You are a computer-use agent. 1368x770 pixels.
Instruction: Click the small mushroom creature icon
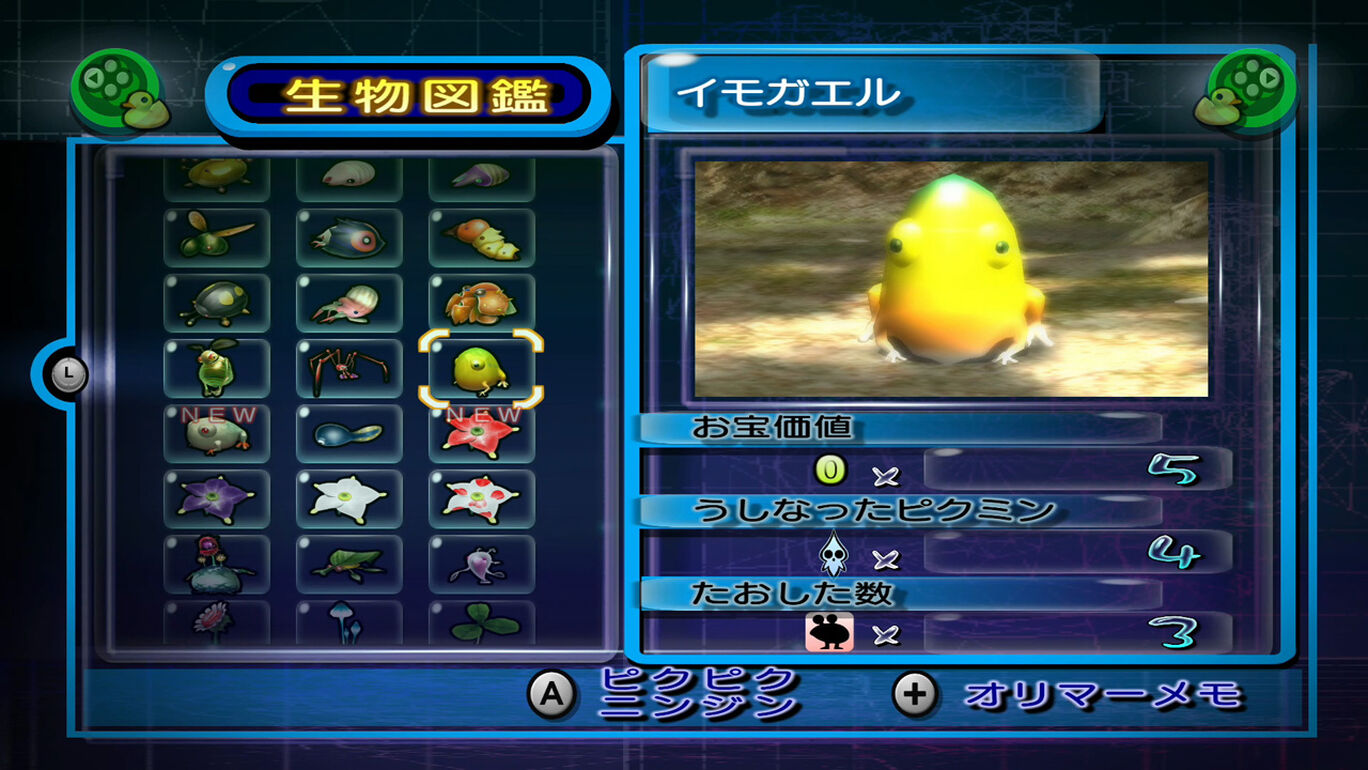(349, 627)
